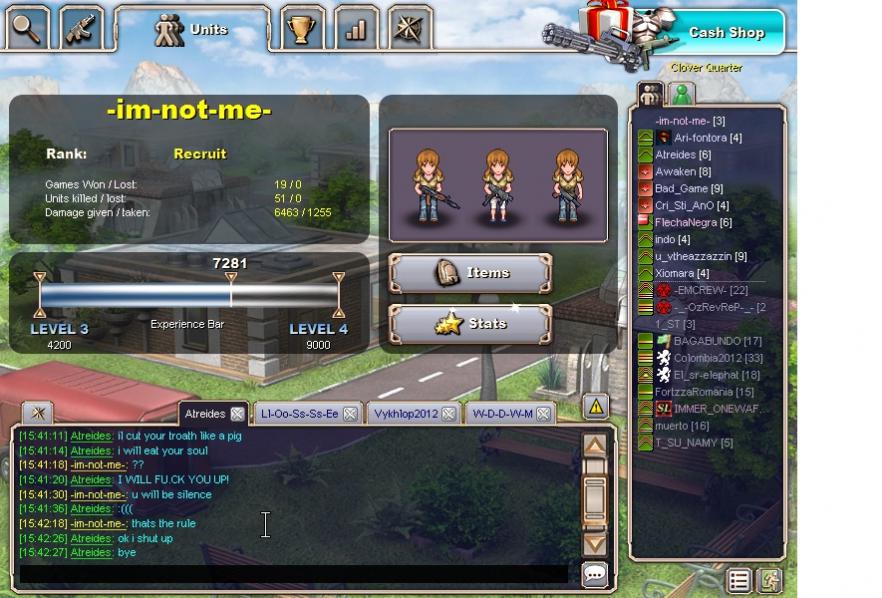Click the yellow warning triangle button

pos(596,406)
